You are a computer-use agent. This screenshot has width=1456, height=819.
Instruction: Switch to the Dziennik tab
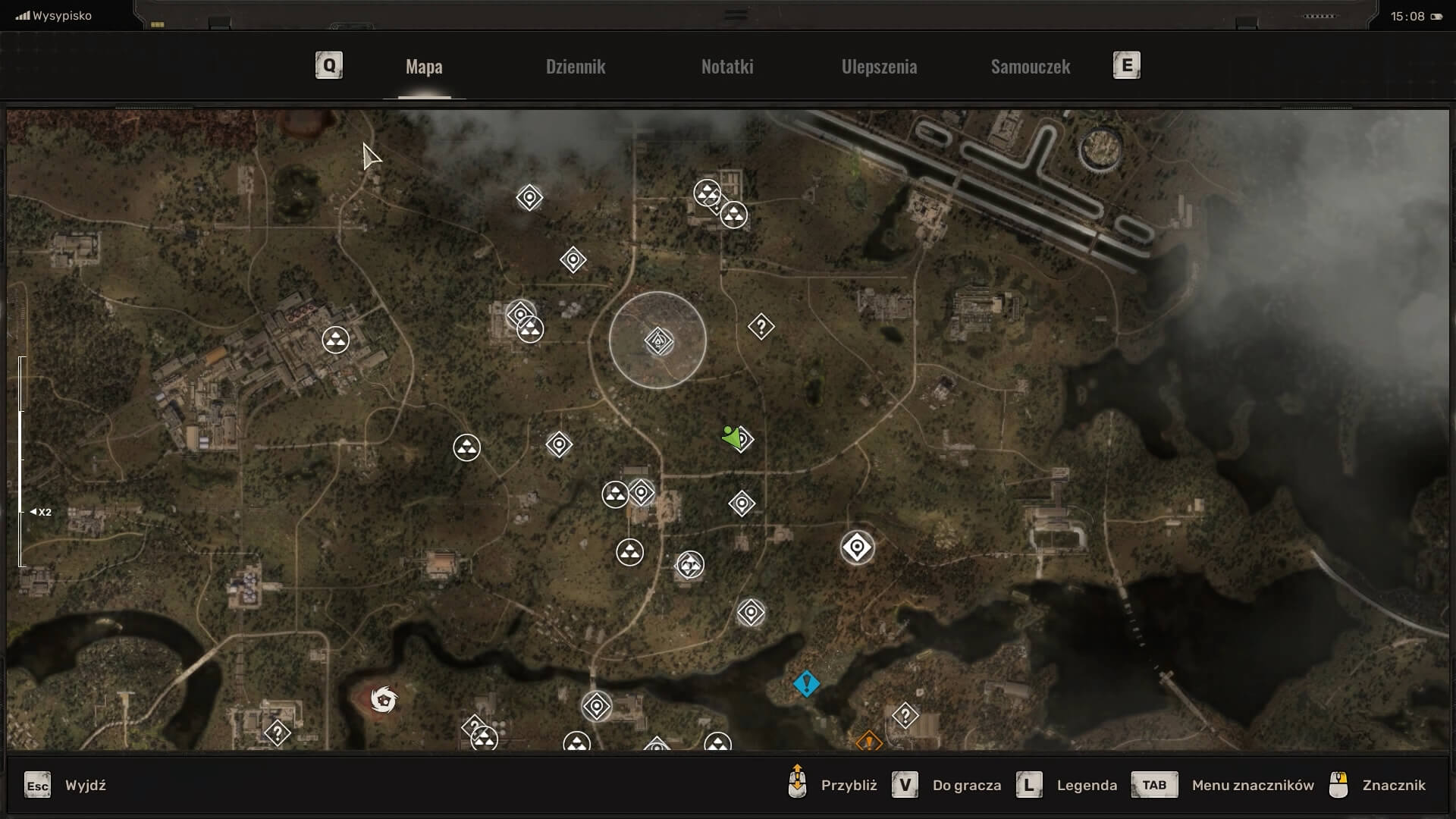[575, 67]
